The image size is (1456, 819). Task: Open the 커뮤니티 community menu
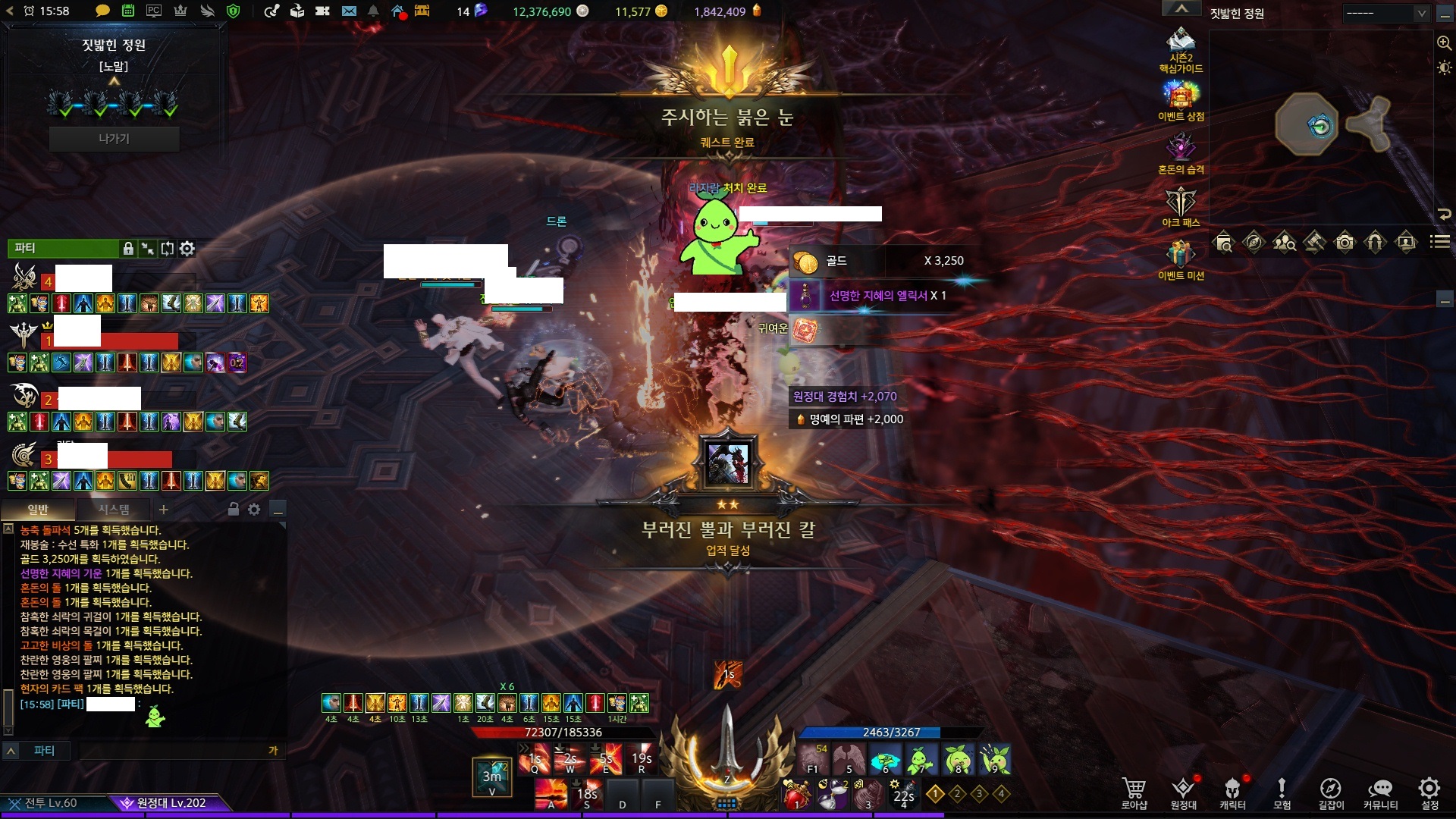pos(1380,792)
